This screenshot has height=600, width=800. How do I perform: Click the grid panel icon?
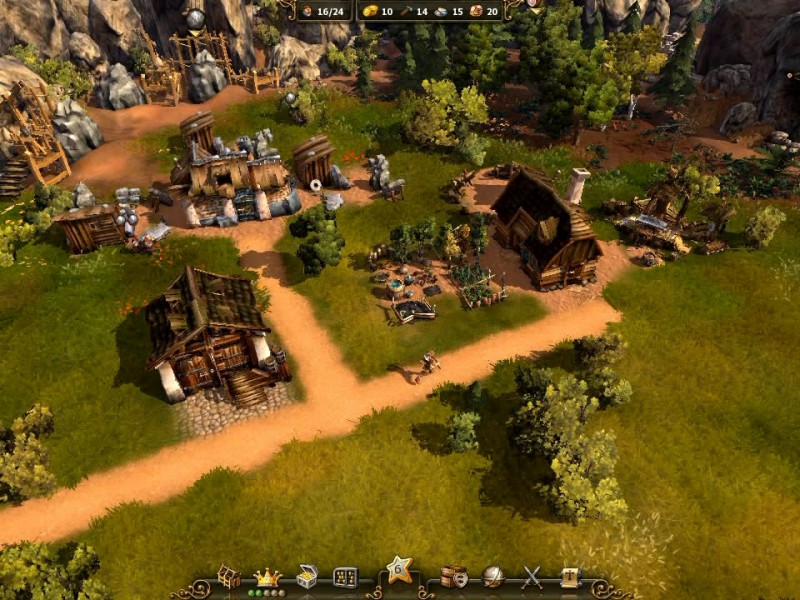pyautogui.click(x=345, y=577)
